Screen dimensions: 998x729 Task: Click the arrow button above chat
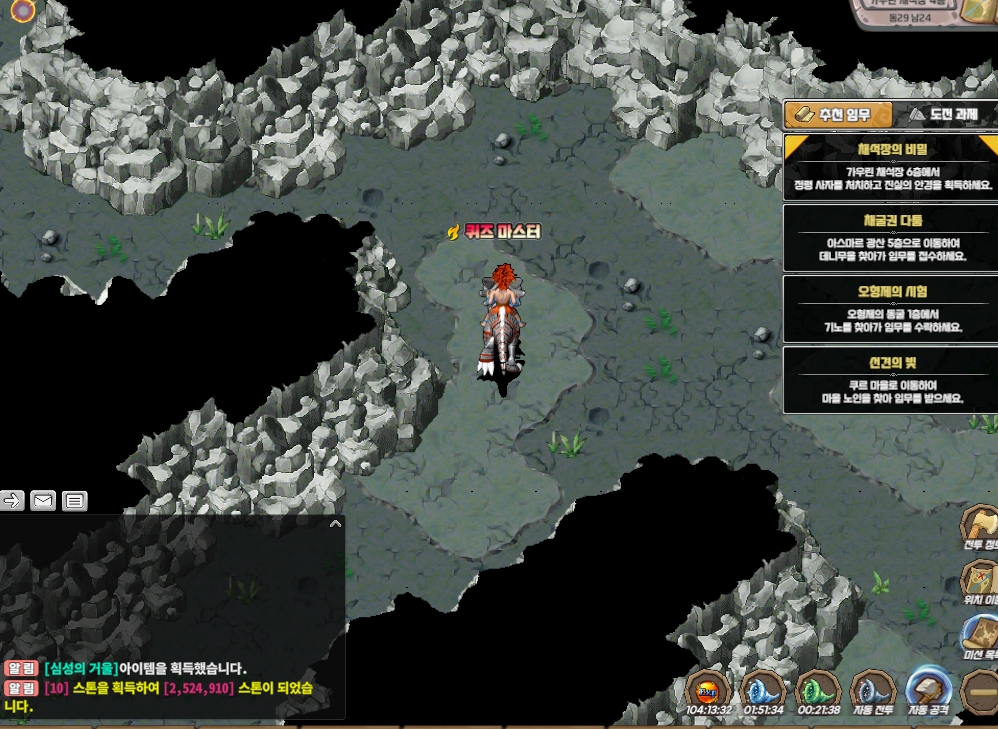[12, 501]
